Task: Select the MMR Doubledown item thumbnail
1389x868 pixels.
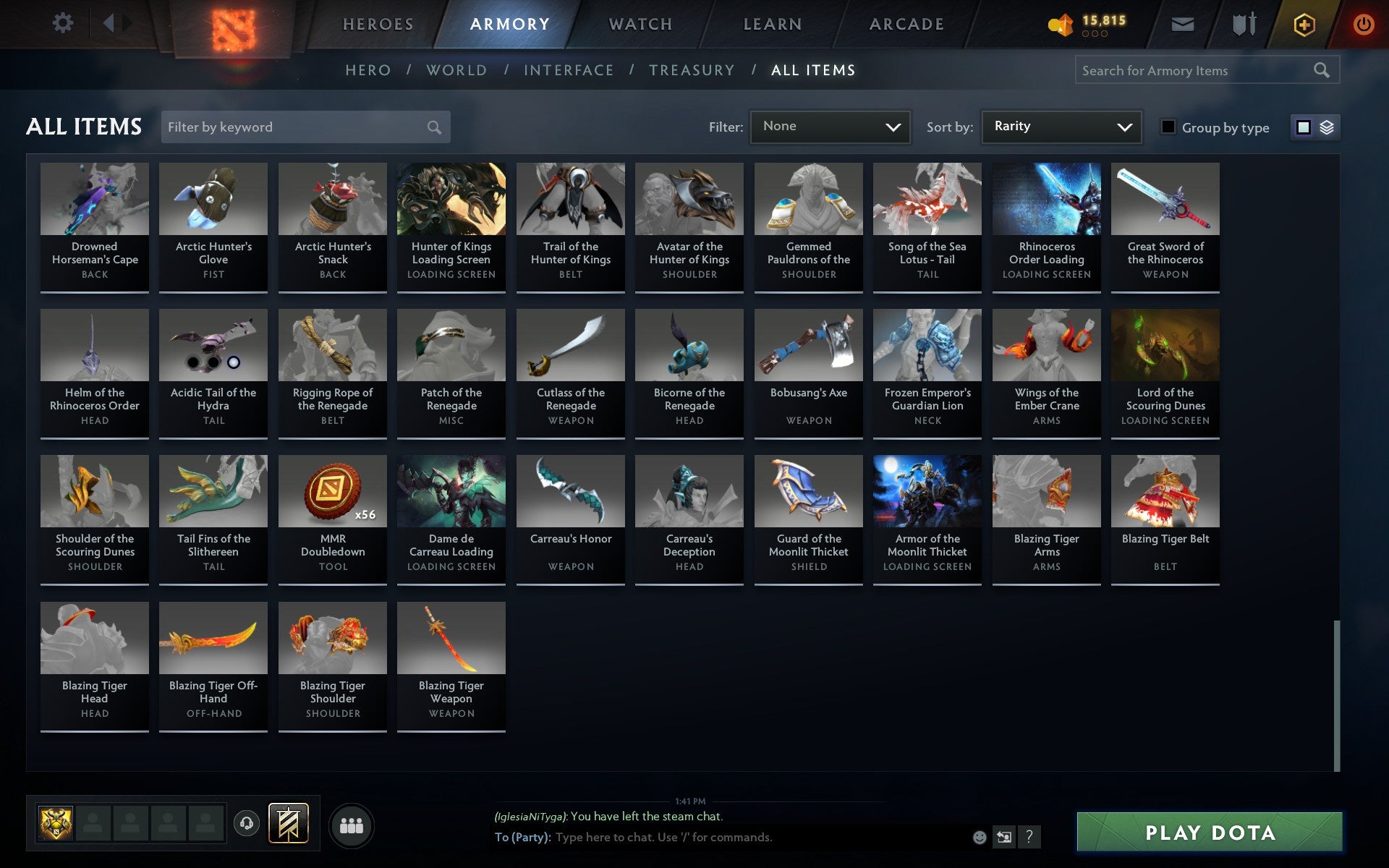Action: click(331, 490)
